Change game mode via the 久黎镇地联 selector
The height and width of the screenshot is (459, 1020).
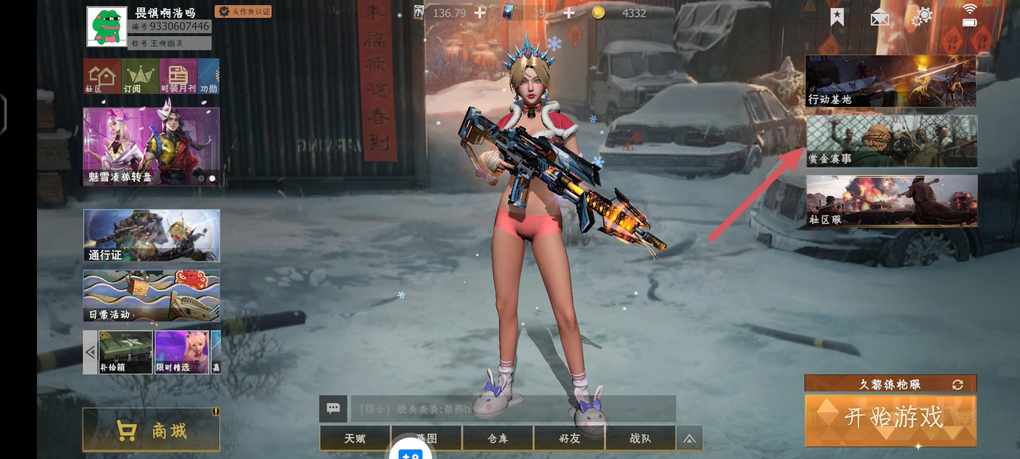890,384
